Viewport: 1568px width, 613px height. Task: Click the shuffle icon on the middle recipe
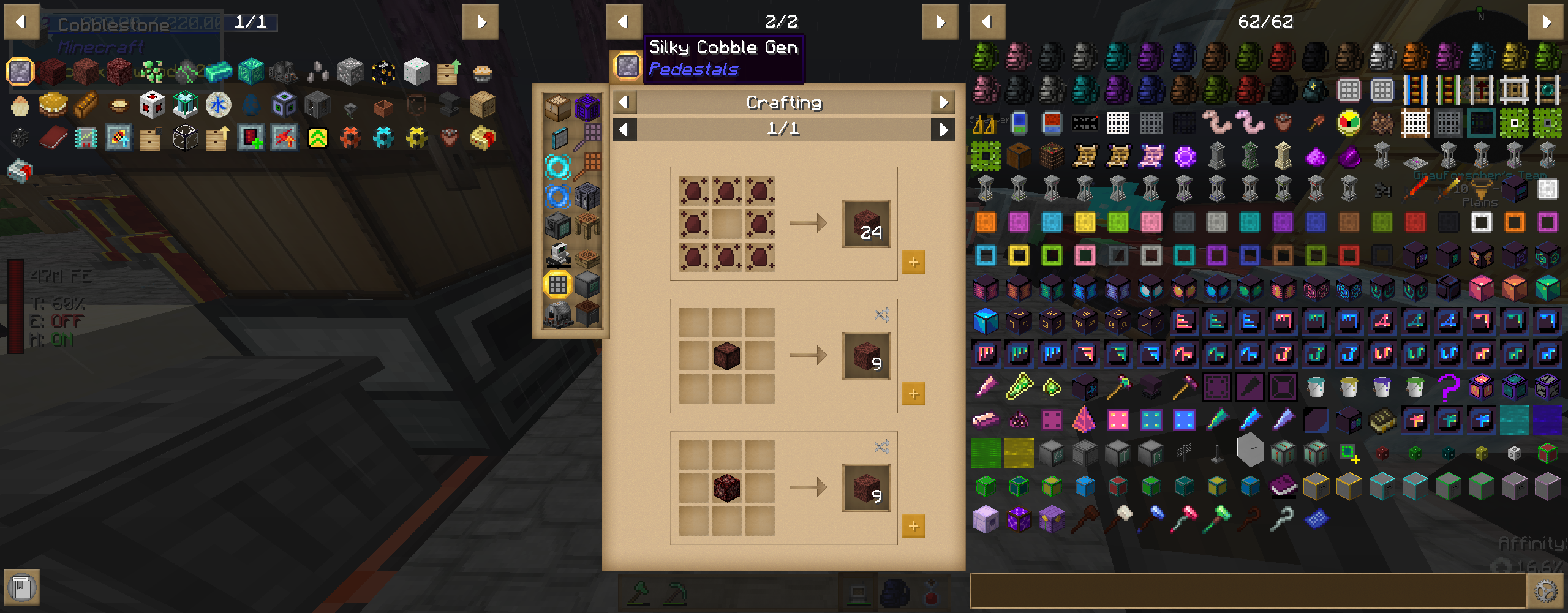[882, 314]
